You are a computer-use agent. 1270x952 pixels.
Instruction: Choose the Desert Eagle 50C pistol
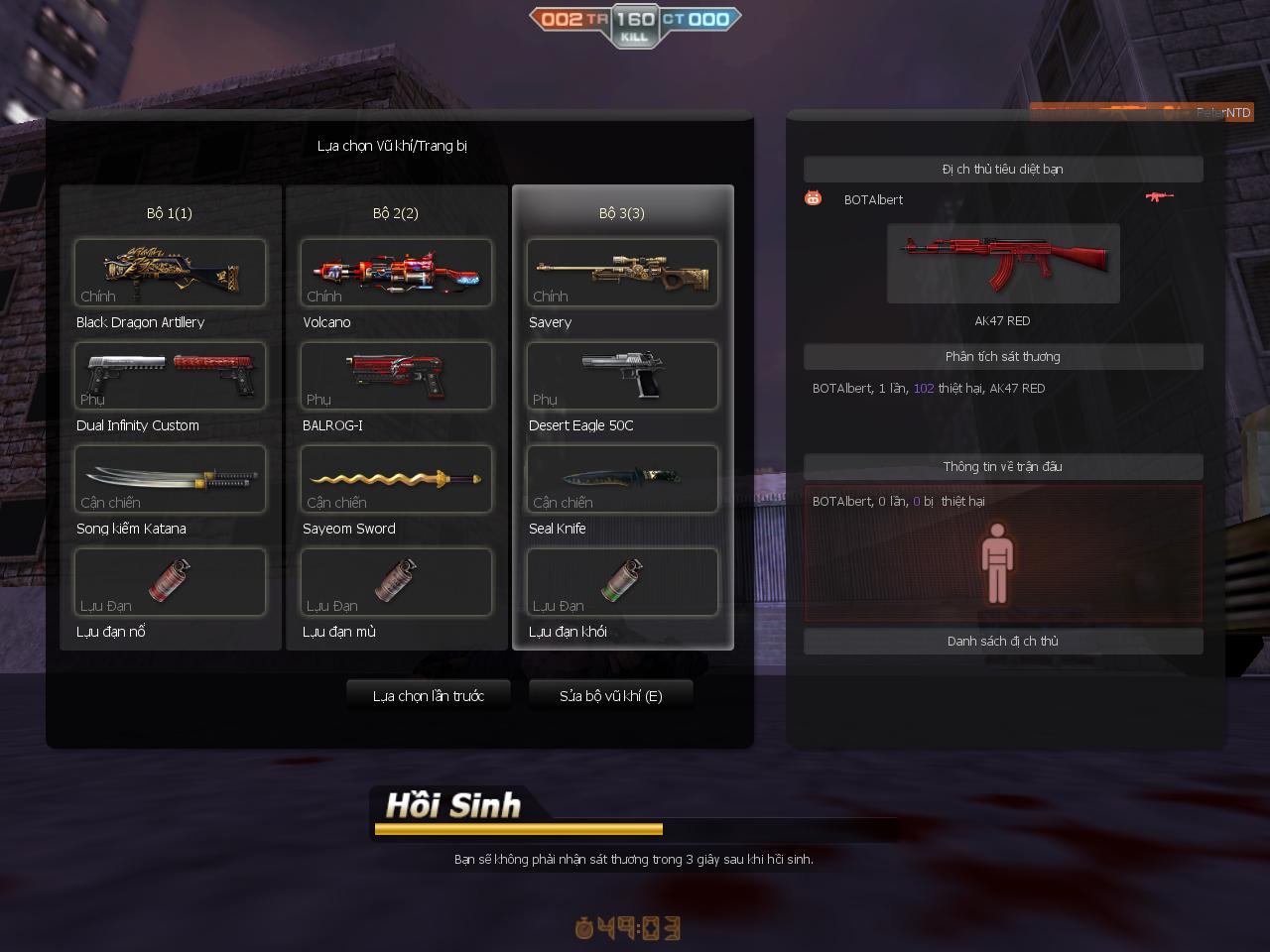[622, 376]
